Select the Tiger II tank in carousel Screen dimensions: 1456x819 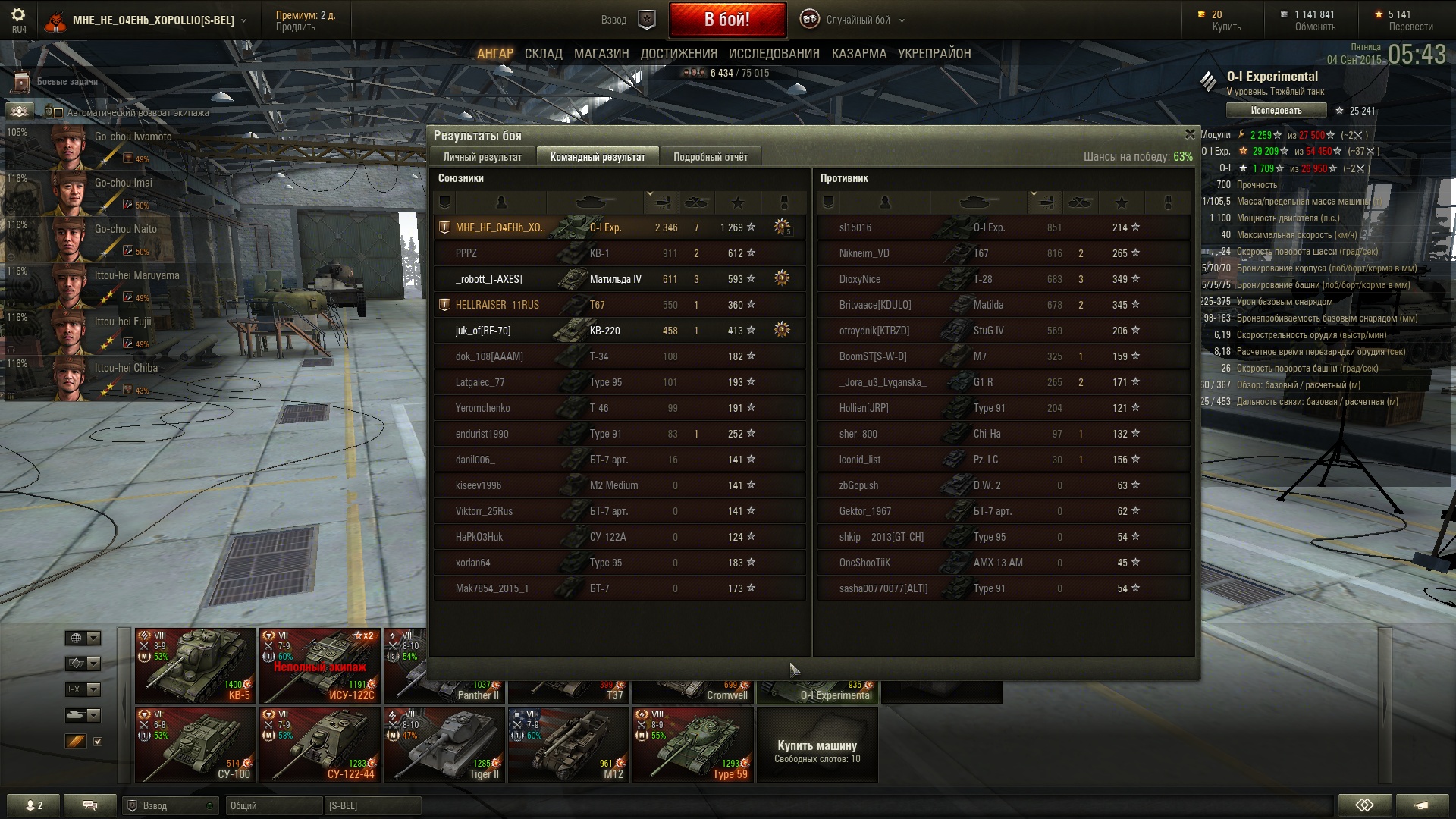(444, 745)
